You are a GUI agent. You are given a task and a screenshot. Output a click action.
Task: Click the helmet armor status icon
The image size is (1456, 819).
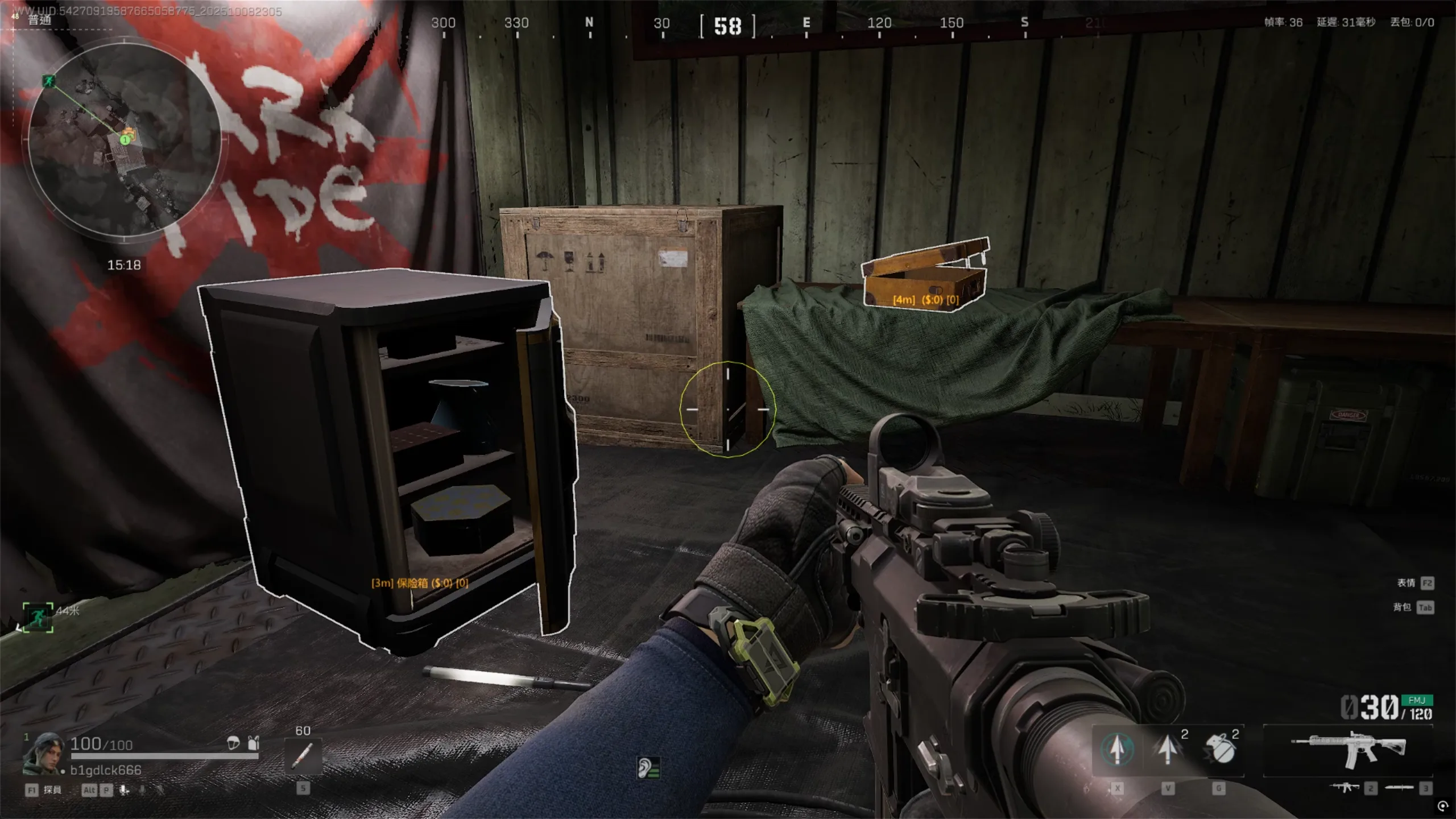click(x=233, y=743)
